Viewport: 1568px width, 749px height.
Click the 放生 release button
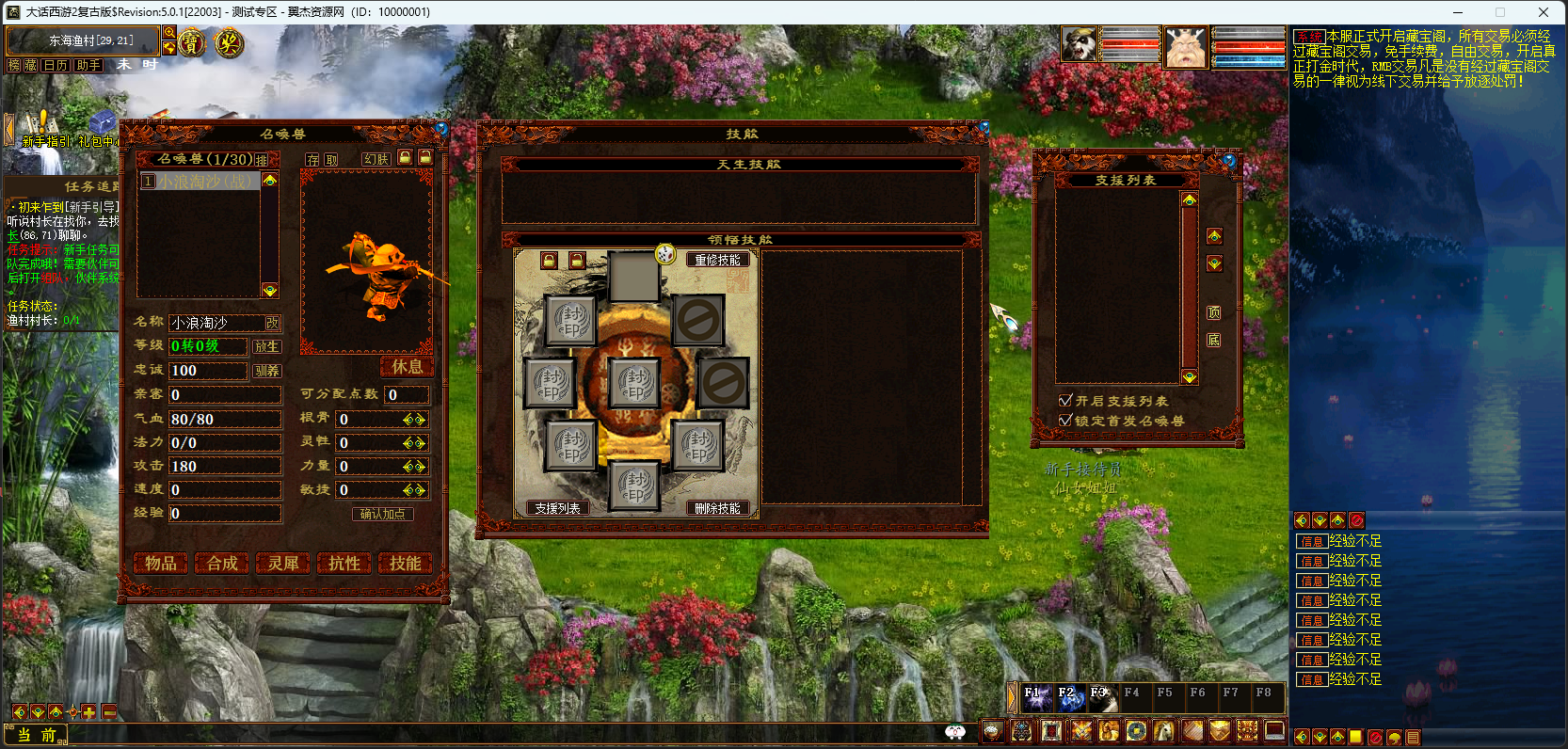[266, 346]
